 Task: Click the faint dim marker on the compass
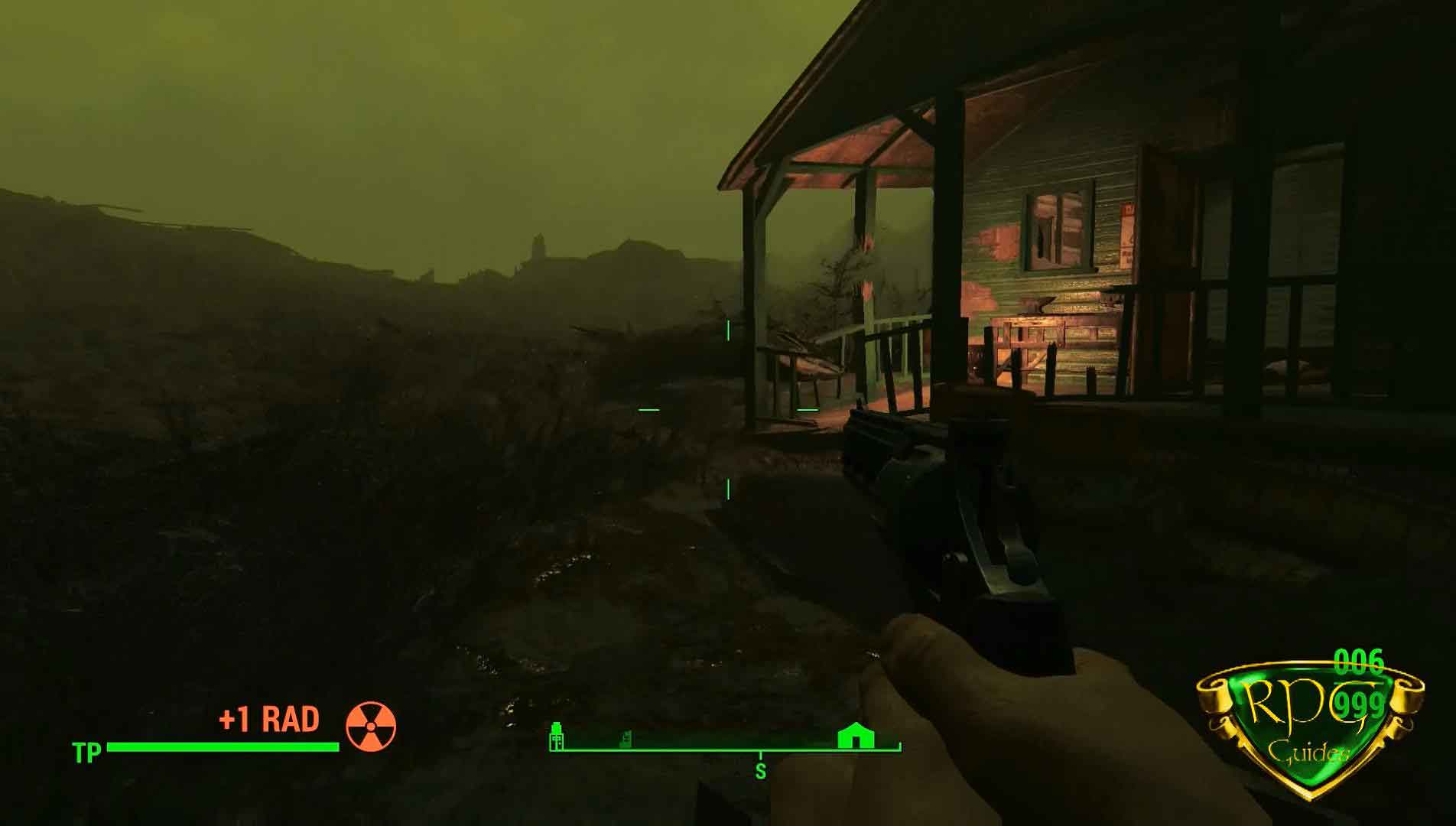pyautogui.click(x=626, y=739)
